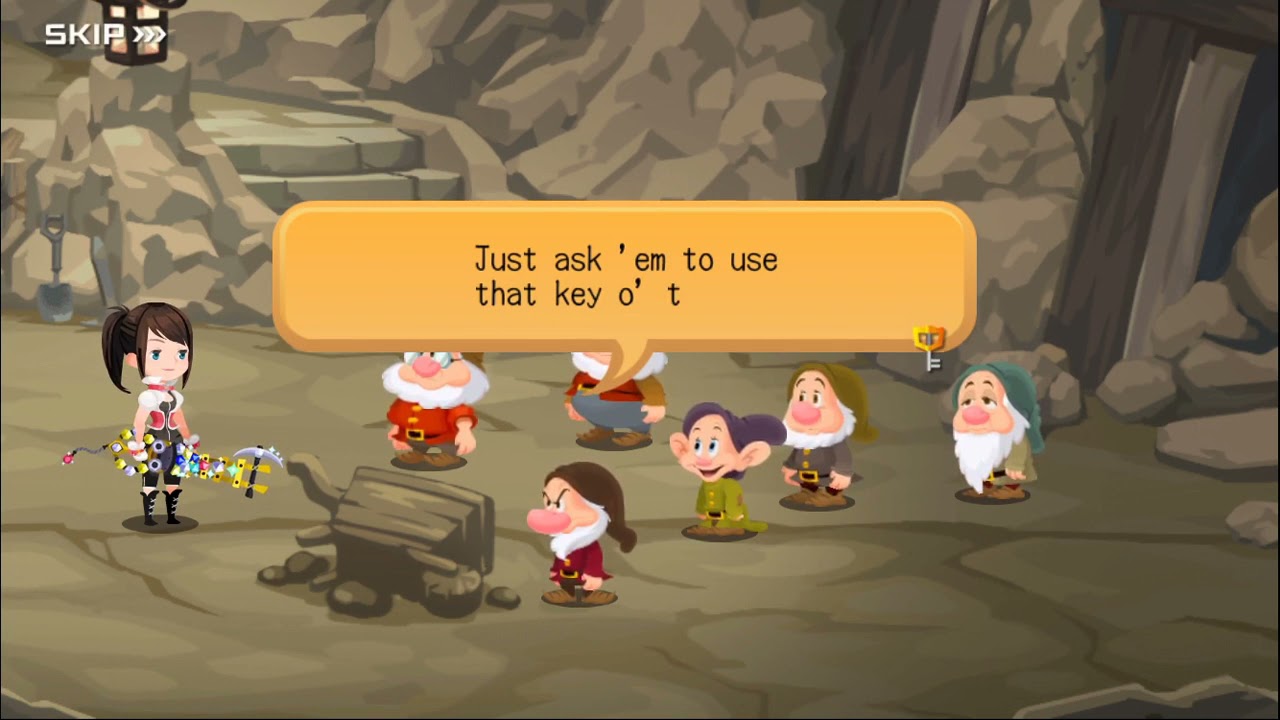Advance the orange dialogue speech bubble
This screenshot has height=720, width=1280.
click(x=624, y=276)
